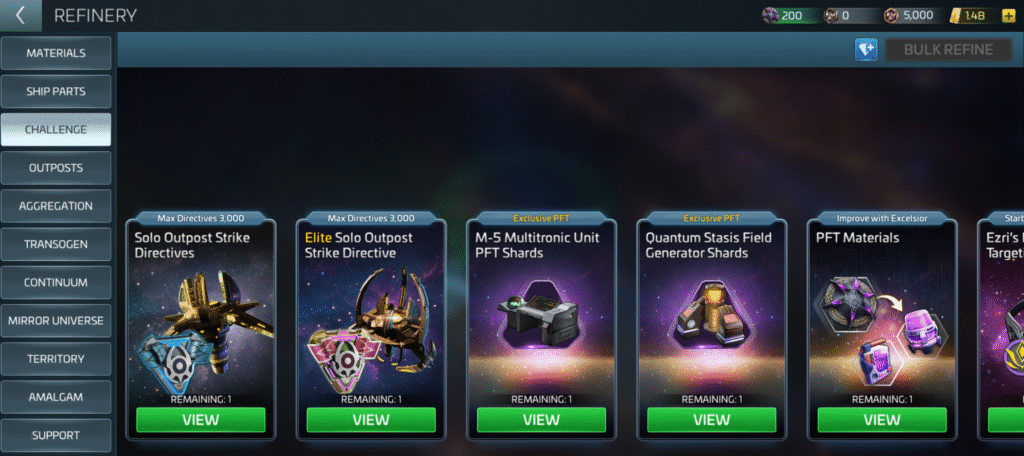Click the blue gem icon beside Bulk Refine
1024x456 pixels.
tap(866, 50)
